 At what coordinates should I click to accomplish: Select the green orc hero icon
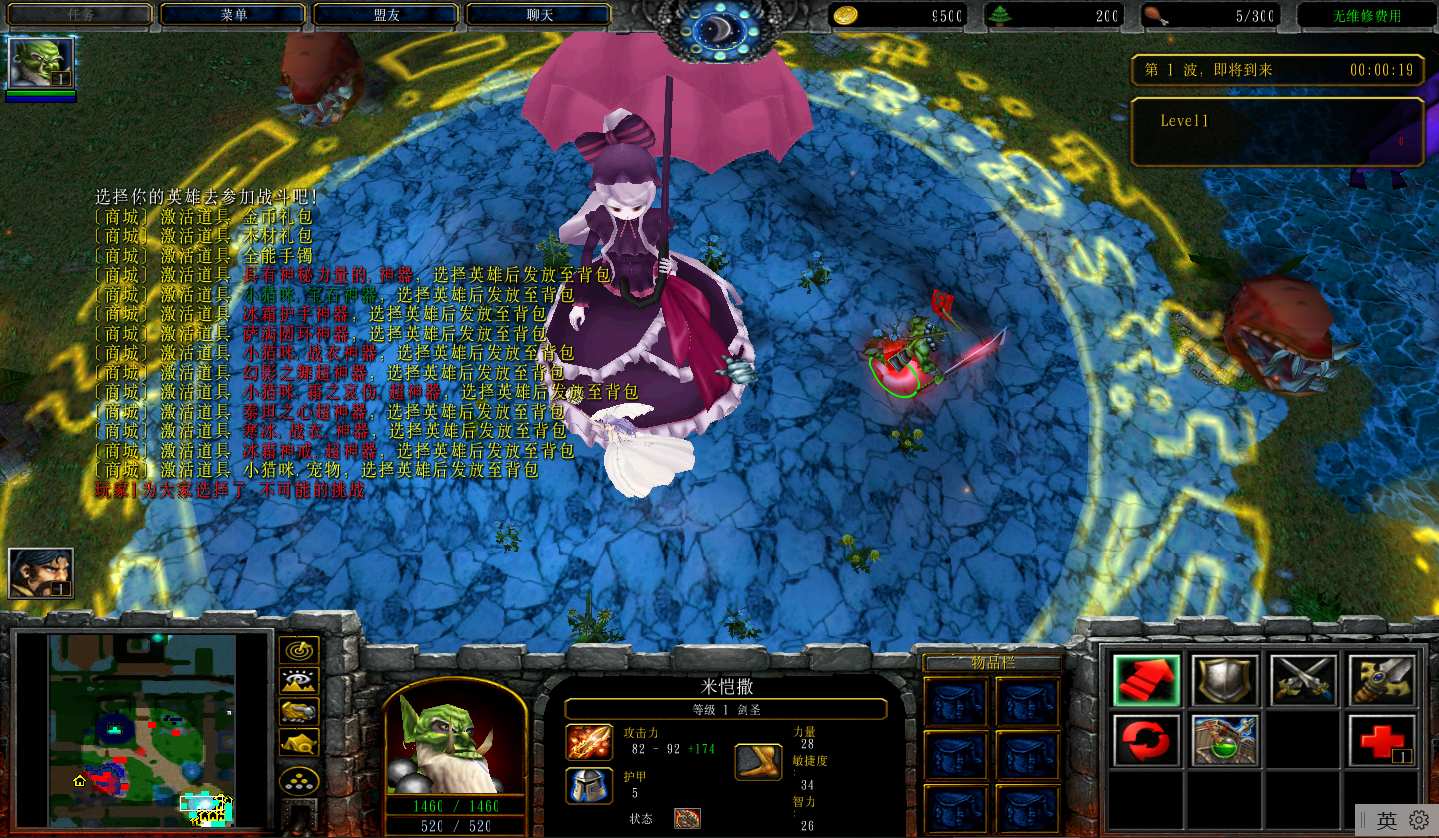41,63
